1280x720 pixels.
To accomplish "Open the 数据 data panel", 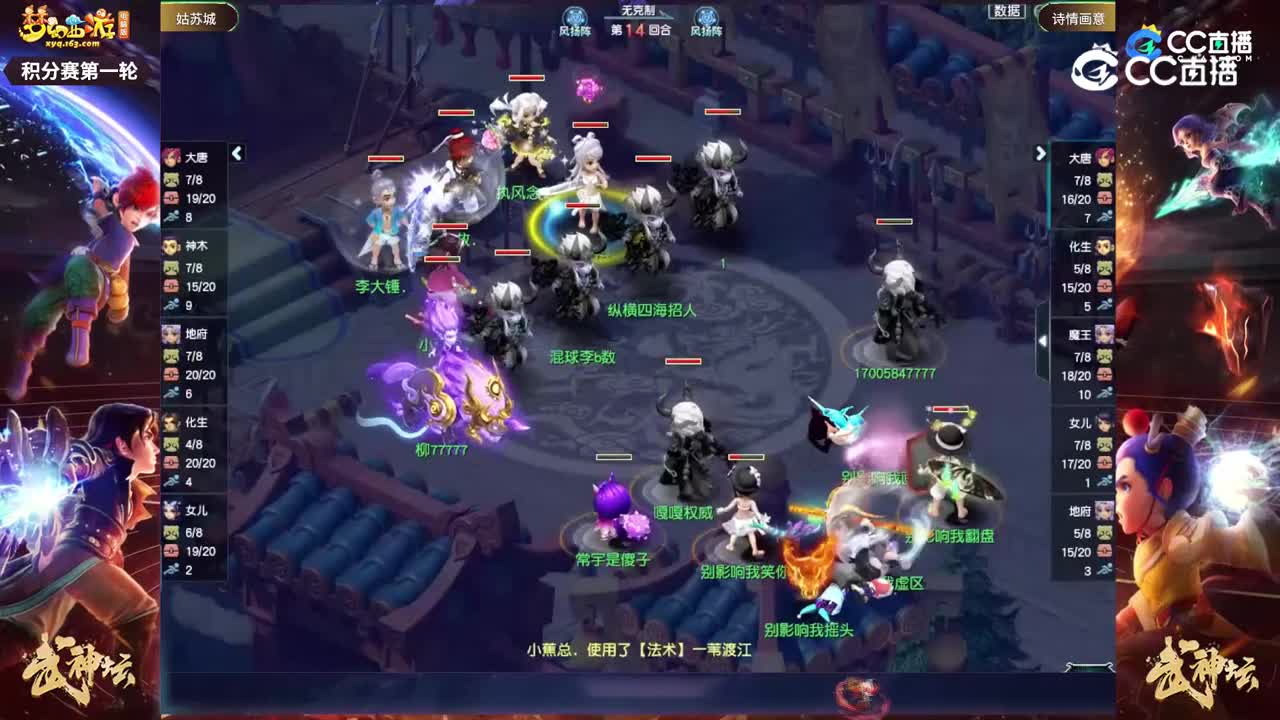I will 1007,12.
